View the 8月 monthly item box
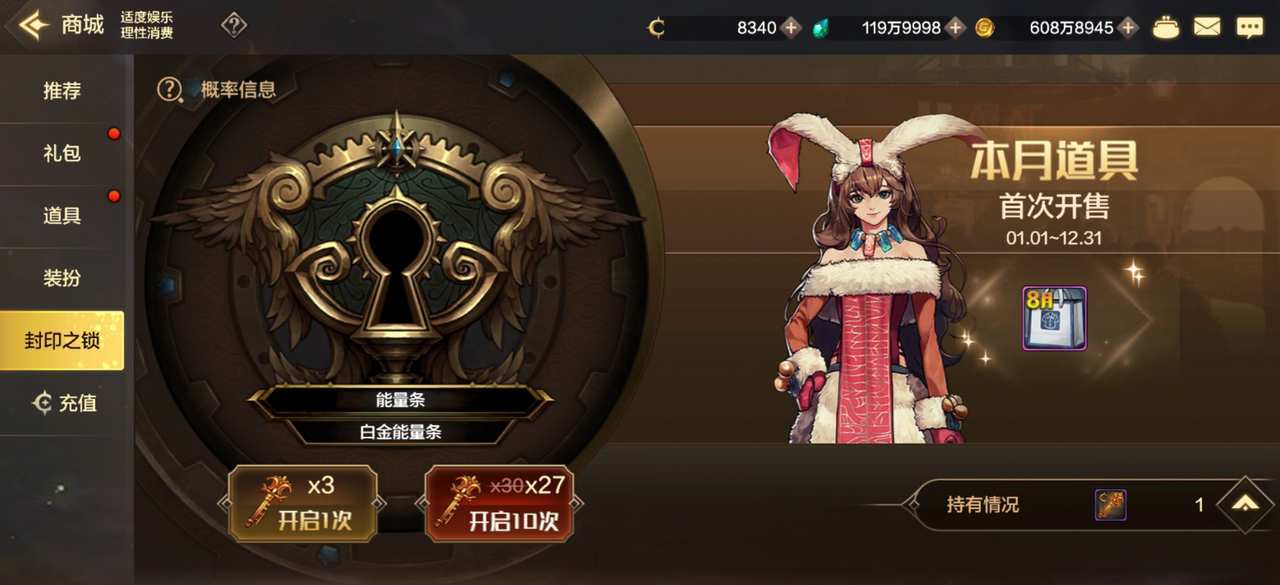The height and width of the screenshot is (585, 1280). 1054,319
